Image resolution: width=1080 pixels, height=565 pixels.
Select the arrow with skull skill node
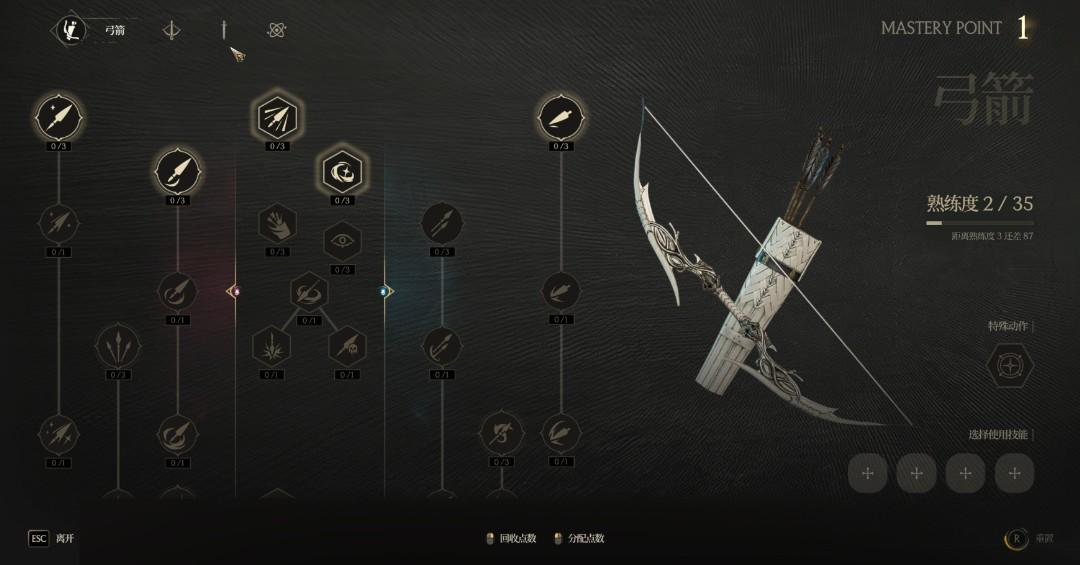347,347
